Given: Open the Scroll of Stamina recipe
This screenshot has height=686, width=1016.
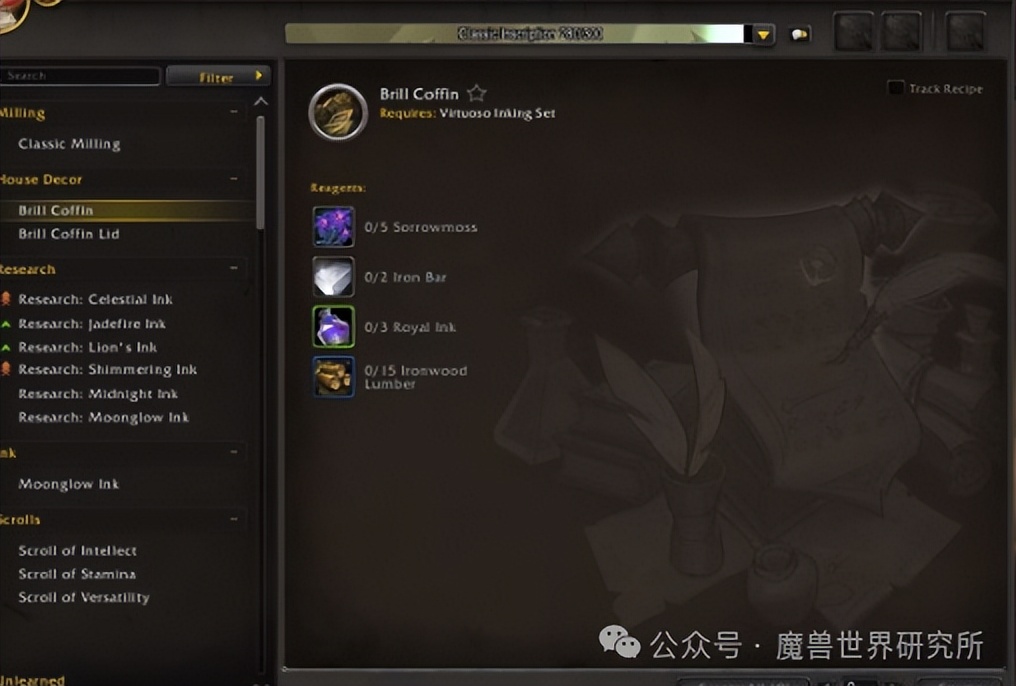Looking at the screenshot, I should [76, 574].
